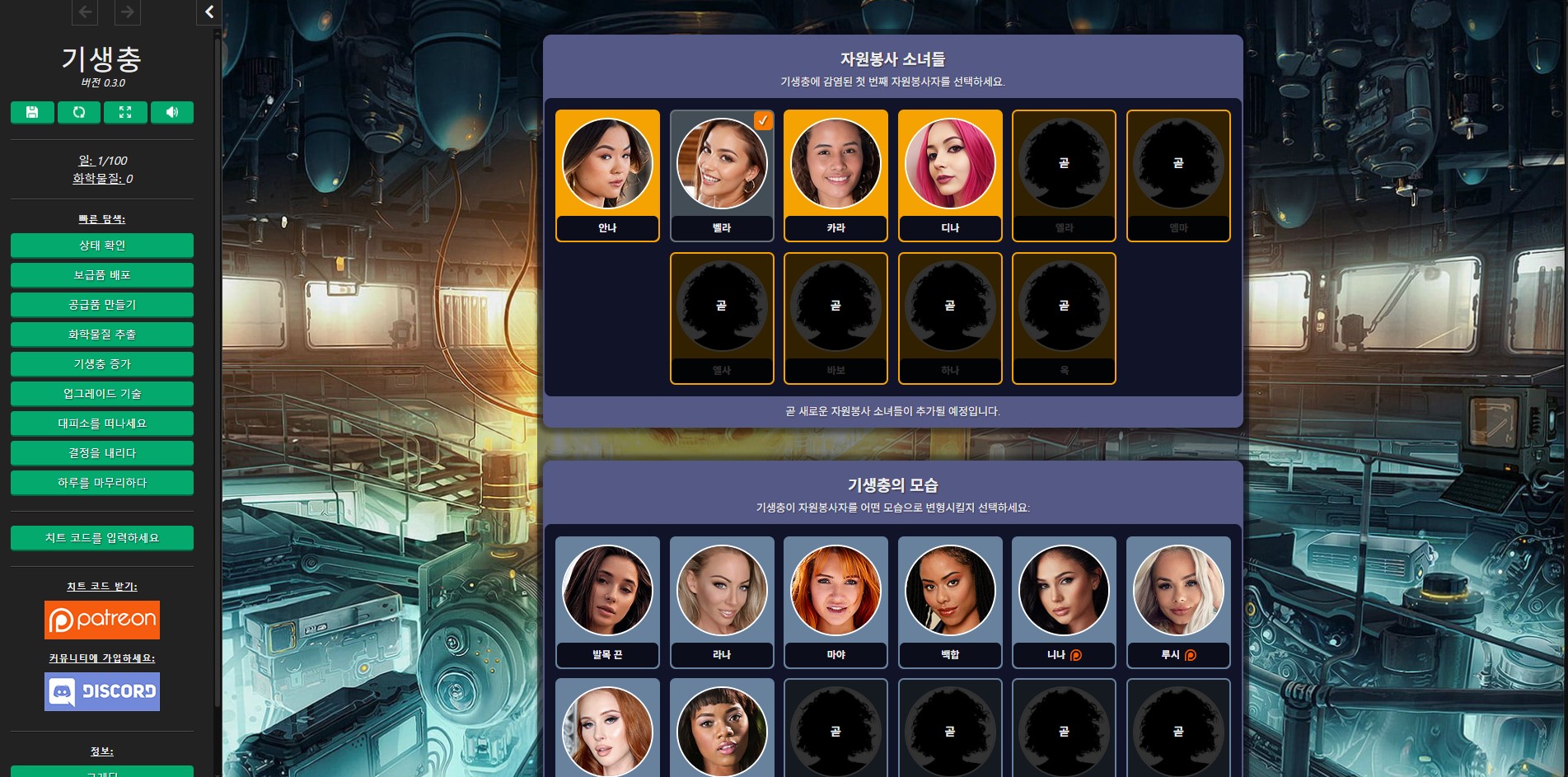Select 보급품 배포 button
Screen dimensions: 1568x777
(x=102, y=275)
